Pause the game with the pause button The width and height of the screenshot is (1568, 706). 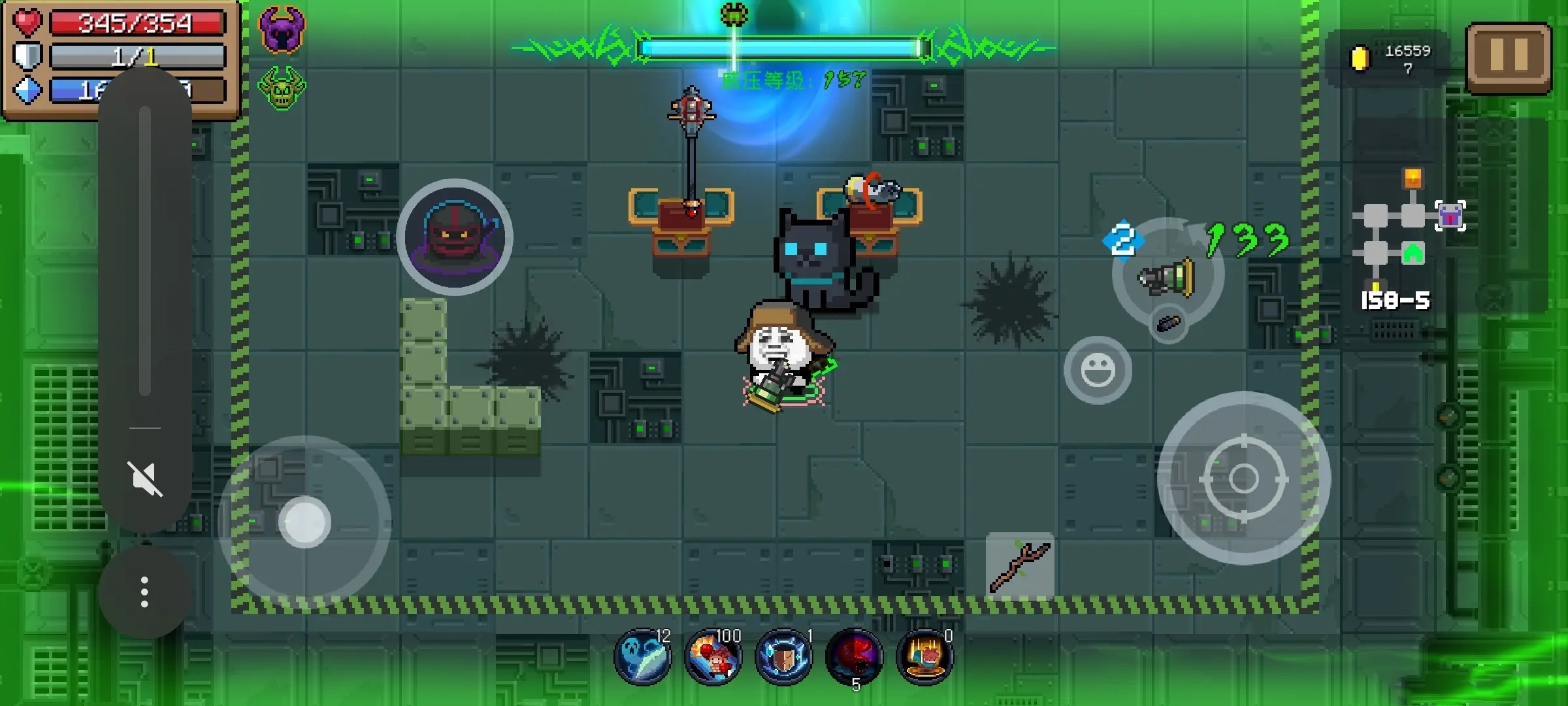coord(1509,58)
